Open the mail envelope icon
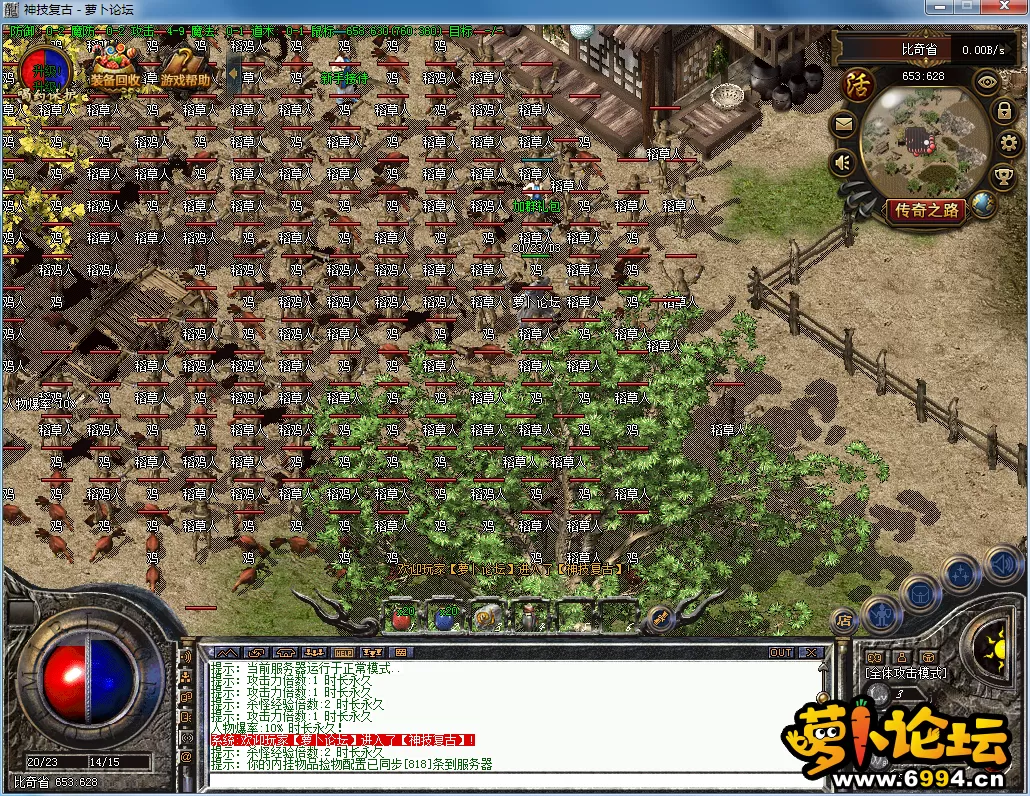The height and width of the screenshot is (796, 1030). [844, 124]
